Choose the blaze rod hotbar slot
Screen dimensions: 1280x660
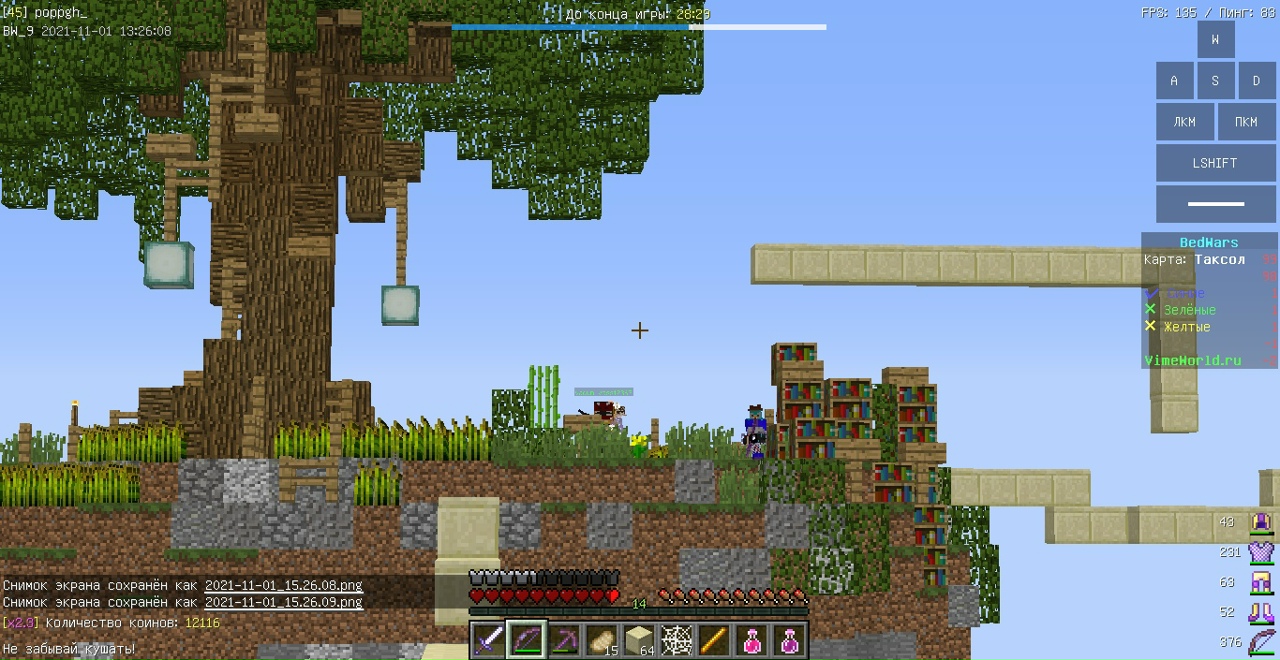[714, 639]
